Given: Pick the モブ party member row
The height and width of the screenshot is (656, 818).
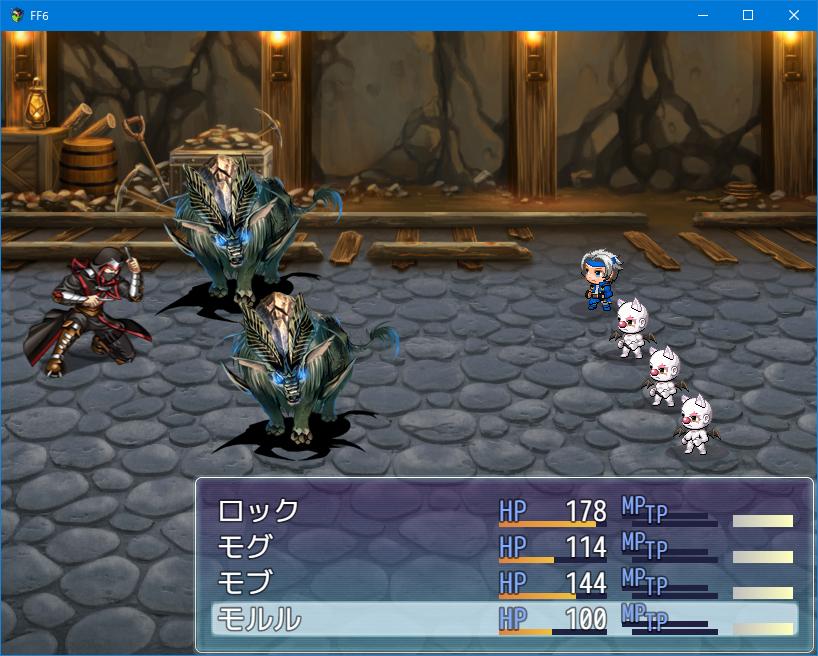Looking at the screenshot, I should click(x=245, y=583).
